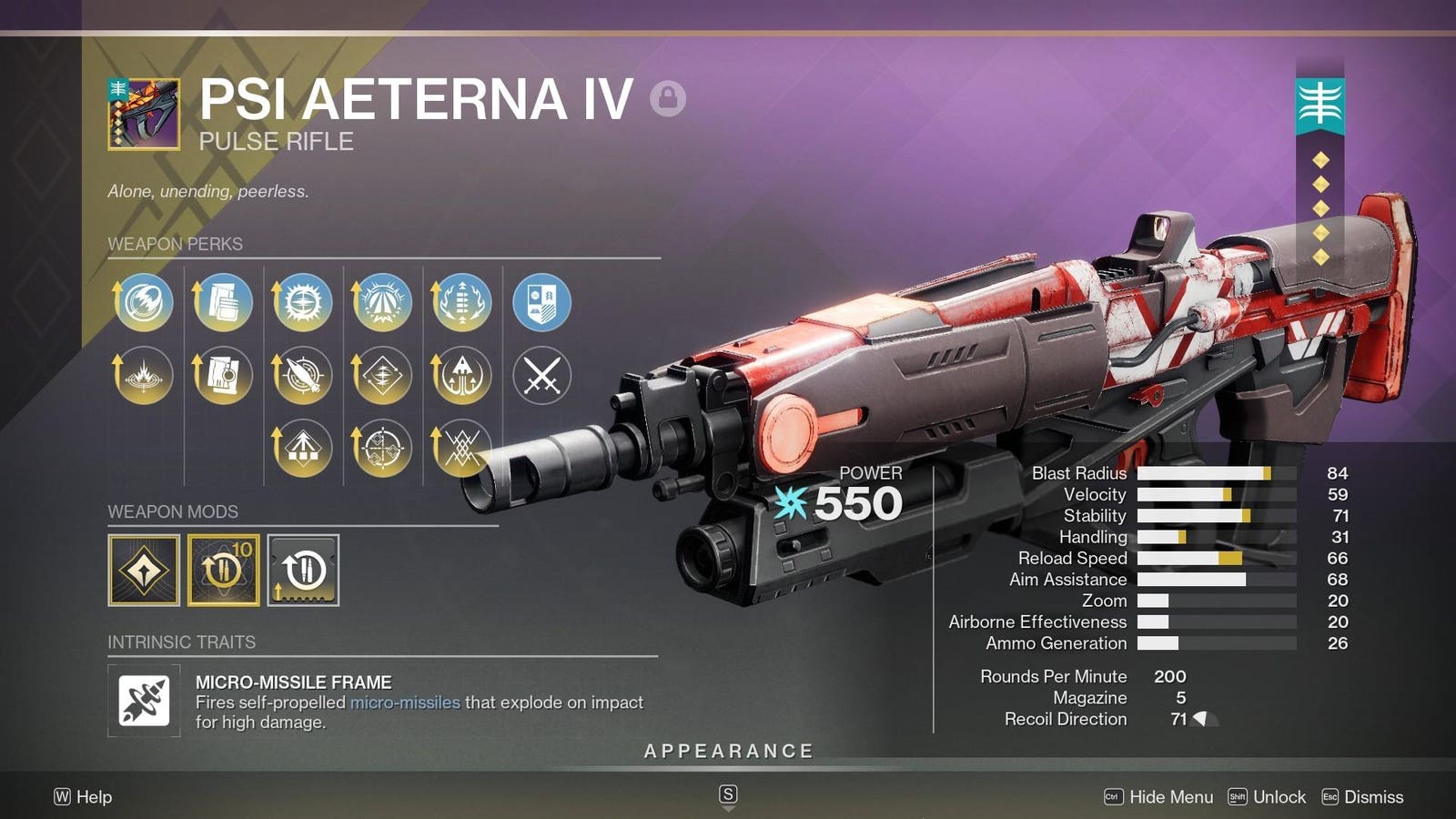Choose the flaming bullet column perk
The image size is (1456, 819).
click(x=462, y=302)
